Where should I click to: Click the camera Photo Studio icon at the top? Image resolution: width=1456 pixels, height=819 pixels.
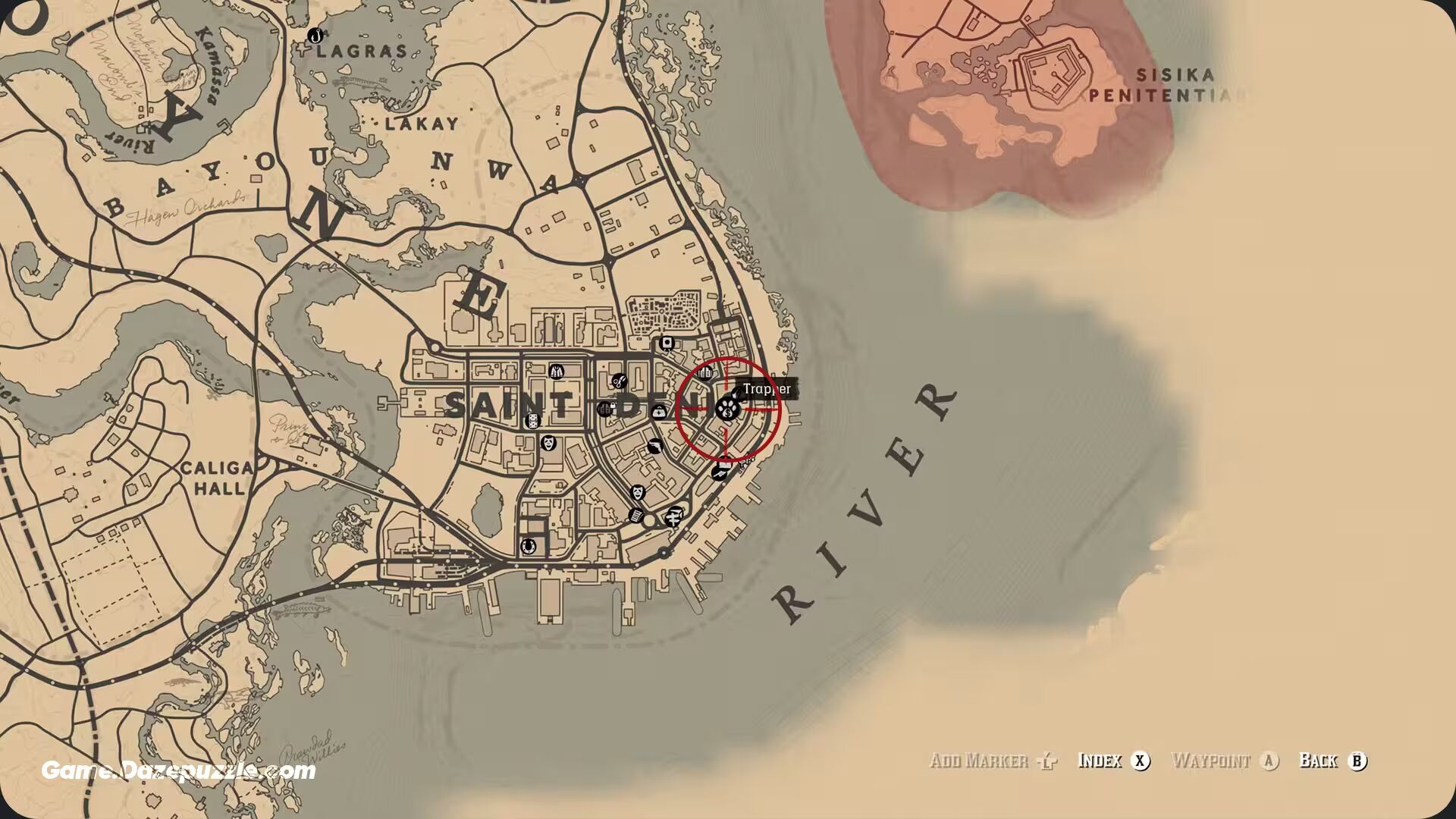pos(666,343)
